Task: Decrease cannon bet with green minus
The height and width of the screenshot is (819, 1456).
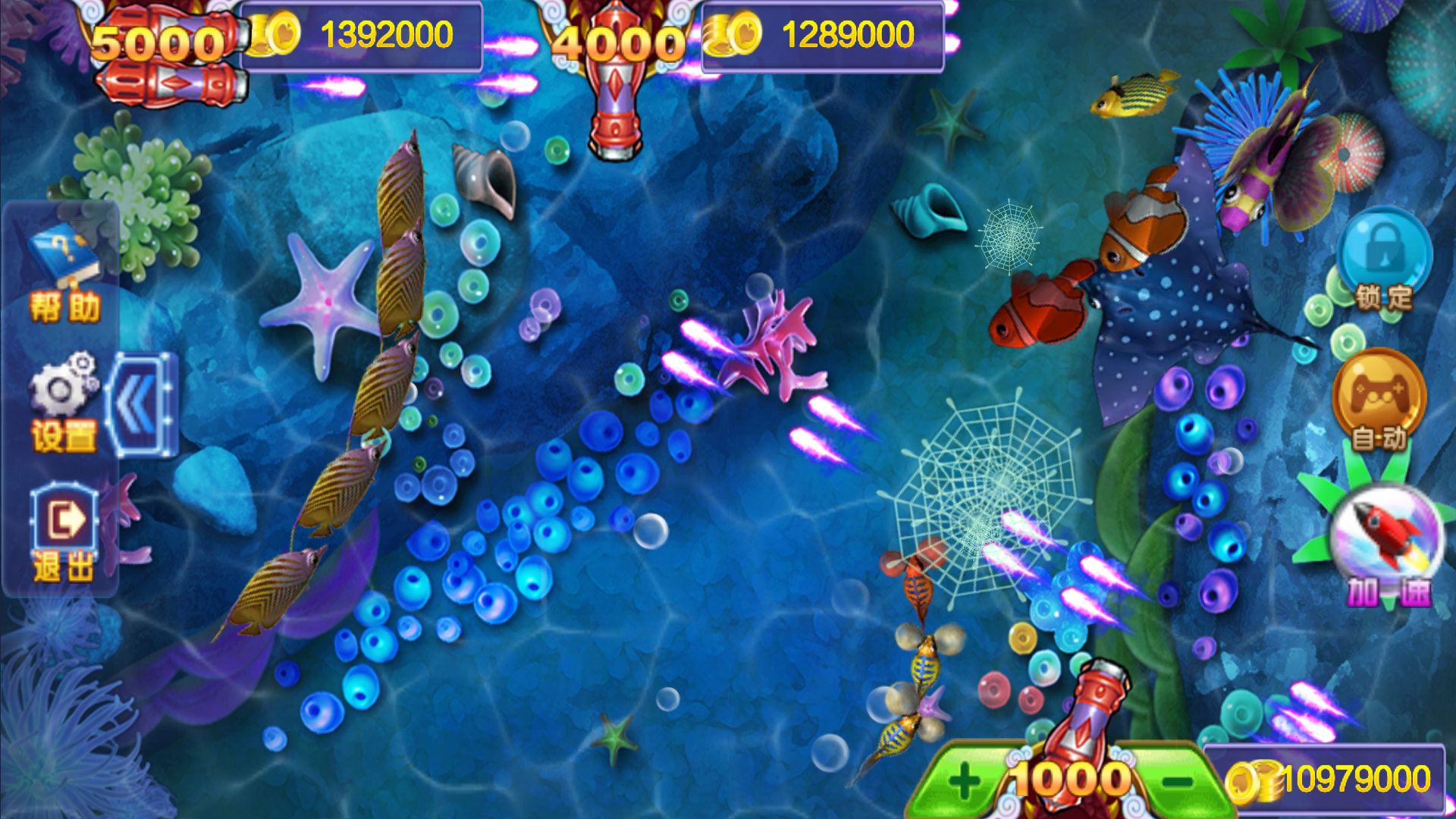Action: (x=1178, y=782)
